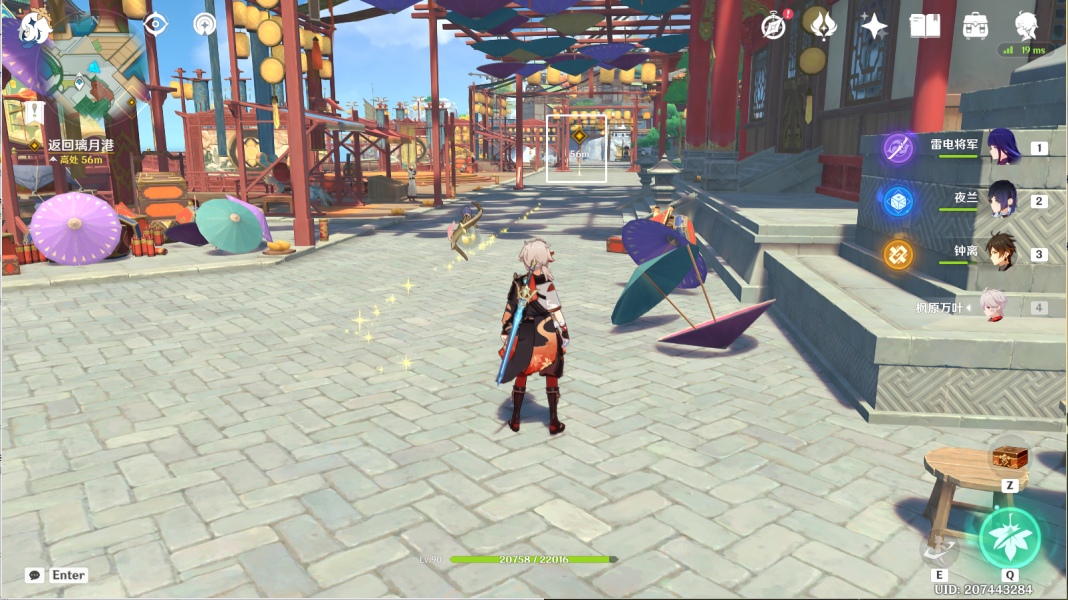
Task: Open the inventory backpack icon
Action: click(975, 26)
